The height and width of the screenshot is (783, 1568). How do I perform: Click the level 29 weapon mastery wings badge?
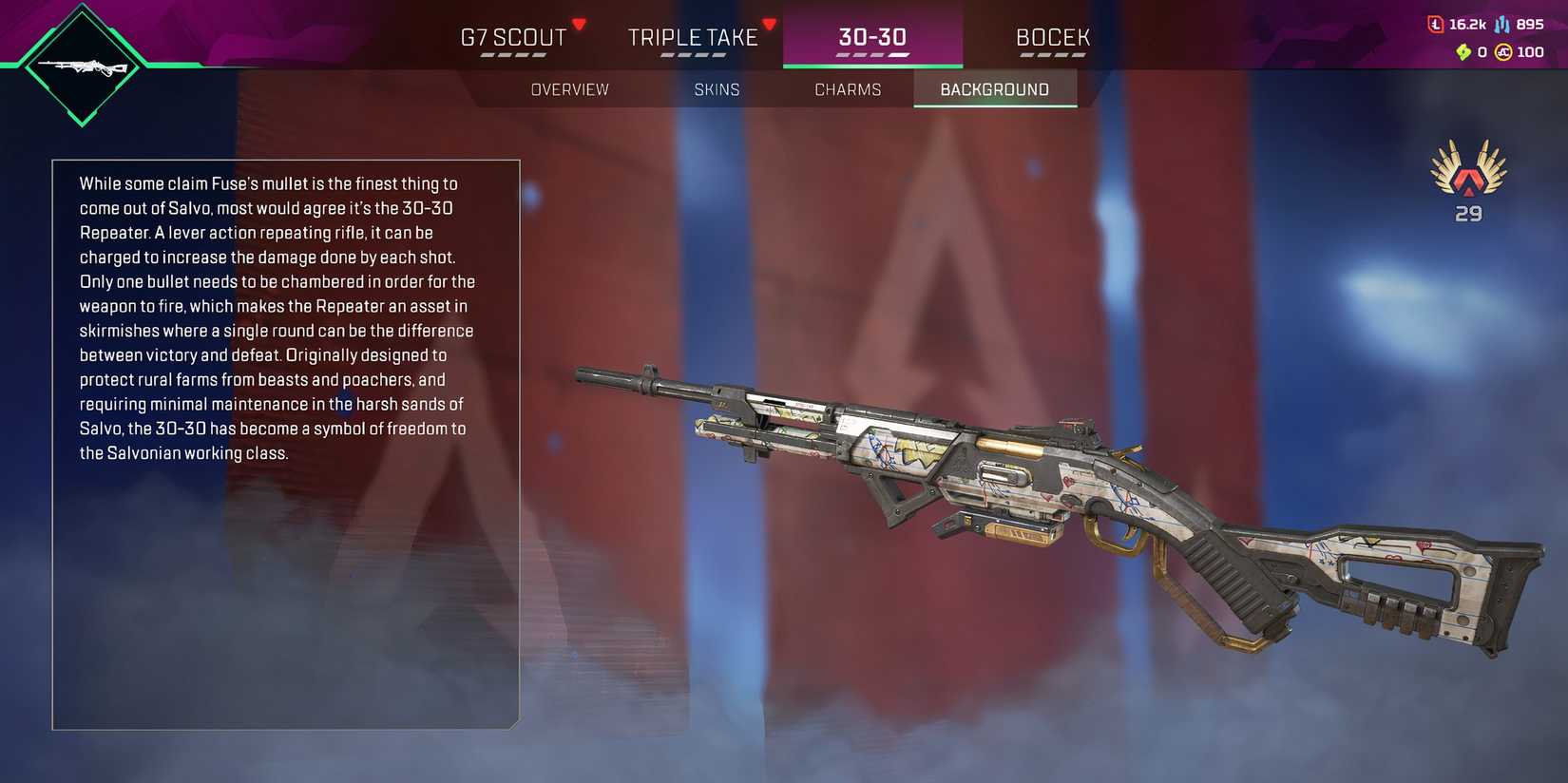[1466, 176]
